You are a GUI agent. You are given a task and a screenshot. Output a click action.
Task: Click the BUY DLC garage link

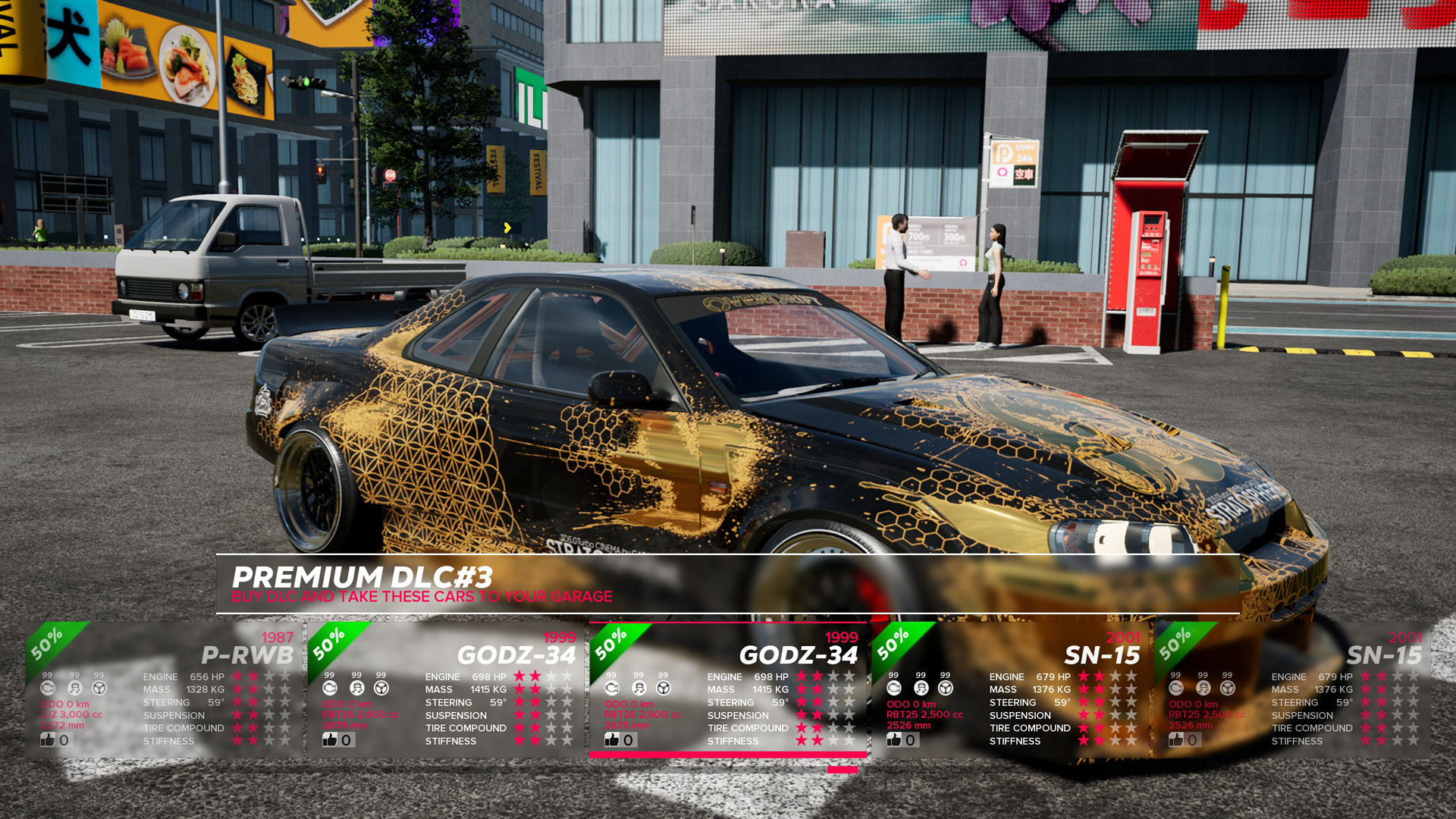pyautogui.click(x=422, y=596)
